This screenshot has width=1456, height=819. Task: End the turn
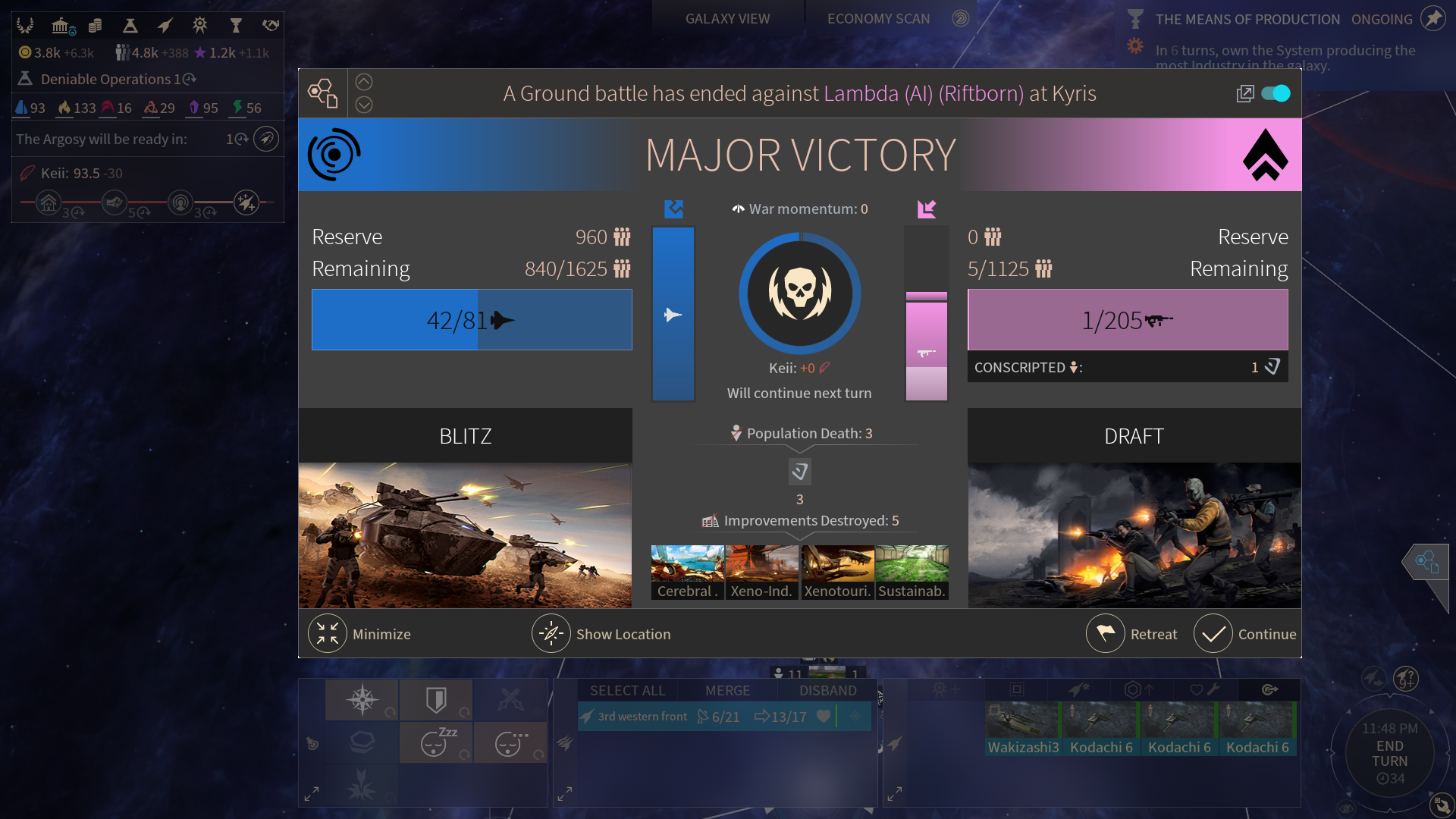[1389, 754]
